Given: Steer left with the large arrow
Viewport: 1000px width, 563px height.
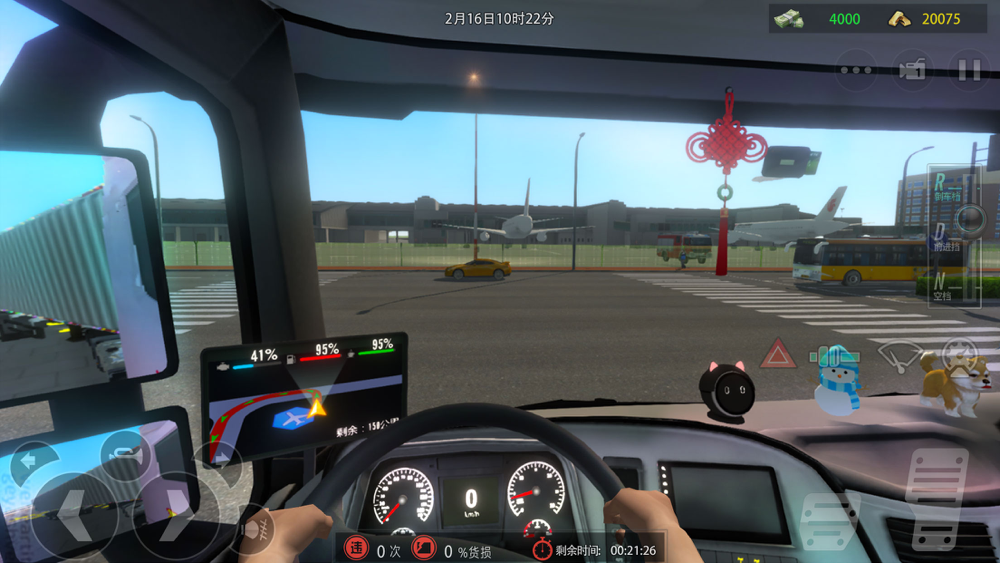Looking at the screenshot, I should [72, 516].
